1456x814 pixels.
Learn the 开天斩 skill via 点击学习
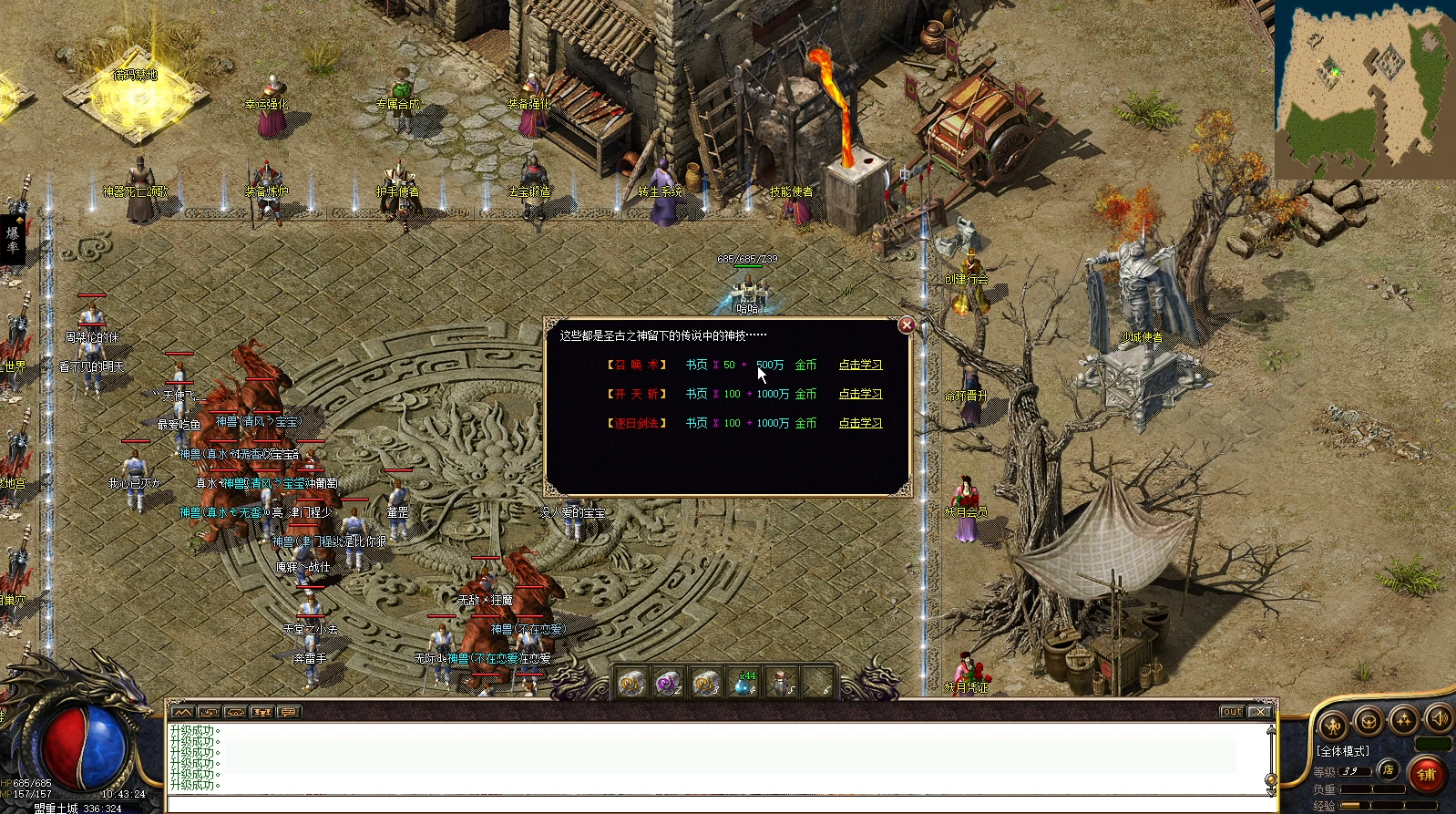coord(860,394)
